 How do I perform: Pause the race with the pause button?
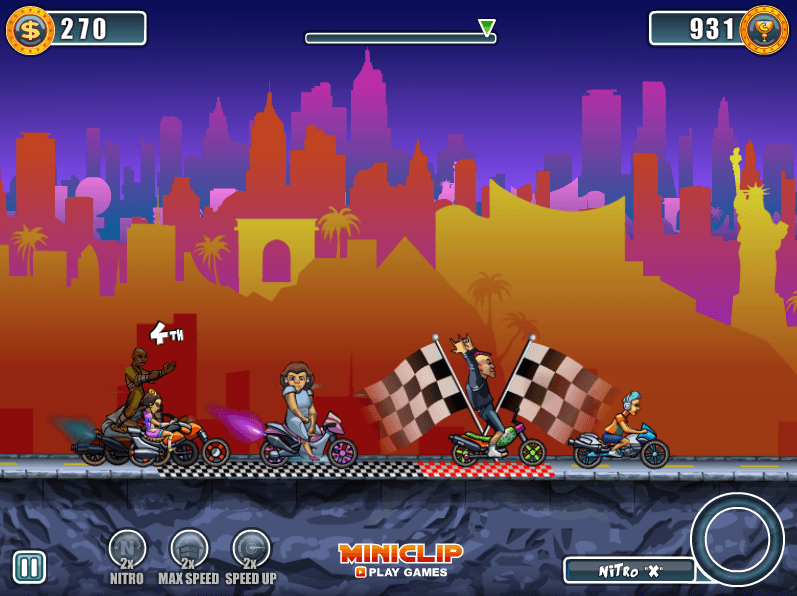click(x=29, y=567)
